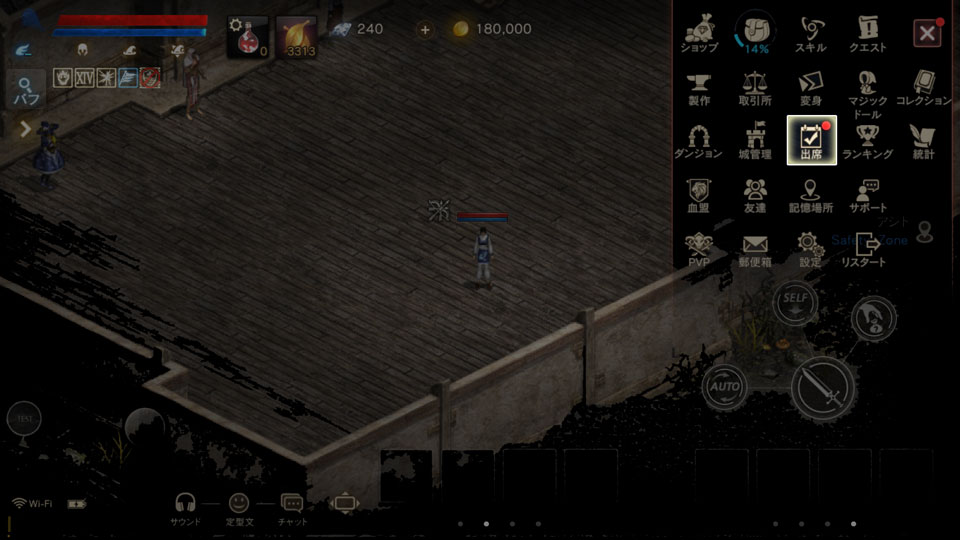This screenshot has height=540, width=960.
Task: Open the 製作 crafting menu
Action: 699,87
